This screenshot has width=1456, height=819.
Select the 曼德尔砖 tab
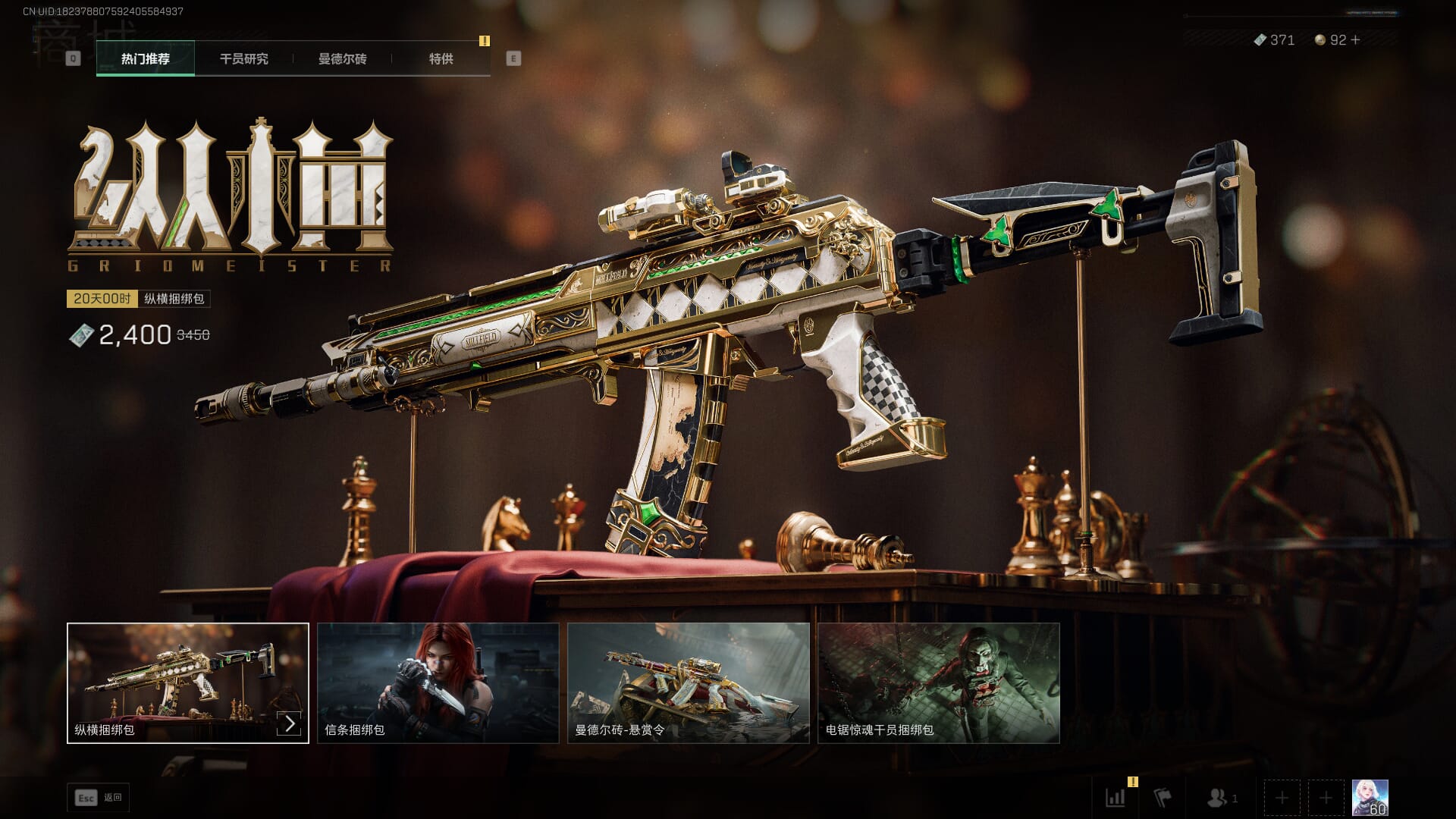[x=342, y=58]
